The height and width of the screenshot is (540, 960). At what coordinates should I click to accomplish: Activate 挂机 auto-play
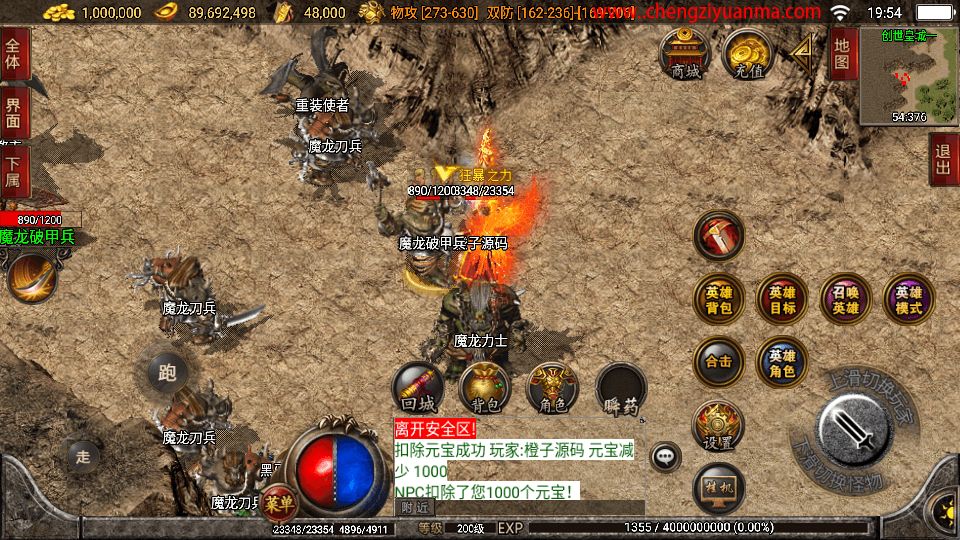pos(719,489)
